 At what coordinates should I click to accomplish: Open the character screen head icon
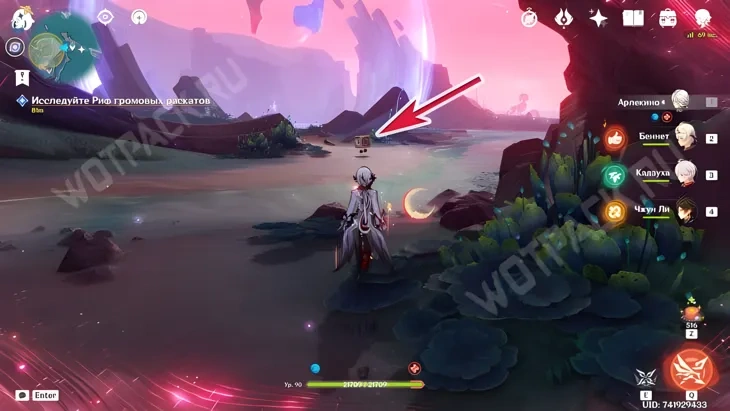click(703, 16)
